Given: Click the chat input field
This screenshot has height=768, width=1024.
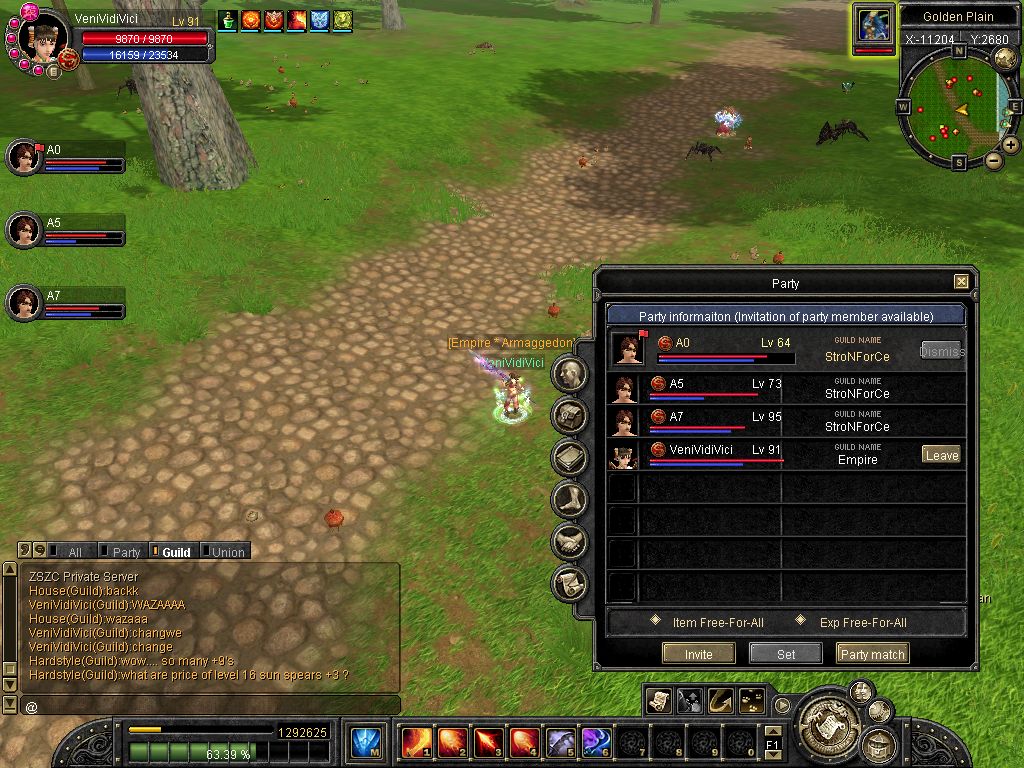Looking at the screenshot, I should pyautogui.click(x=210, y=706).
